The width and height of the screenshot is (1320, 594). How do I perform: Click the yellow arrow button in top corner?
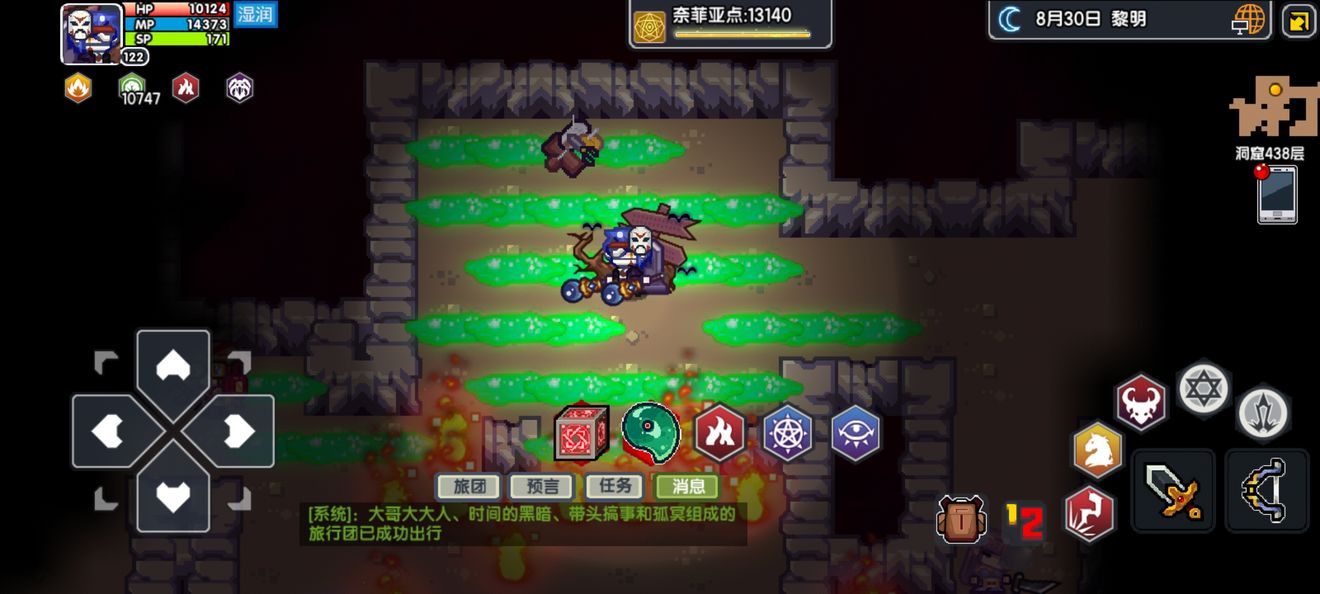[1298, 20]
